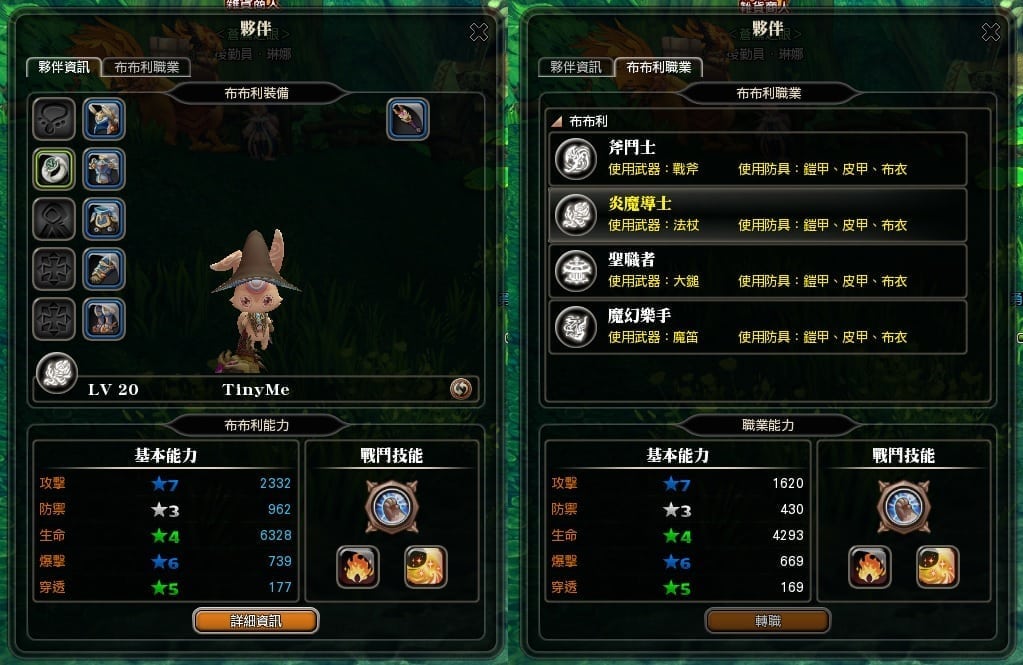Click the equipped chest armor slot
1023x665 pixels.
pyautogui.click(x=103, y=168)
